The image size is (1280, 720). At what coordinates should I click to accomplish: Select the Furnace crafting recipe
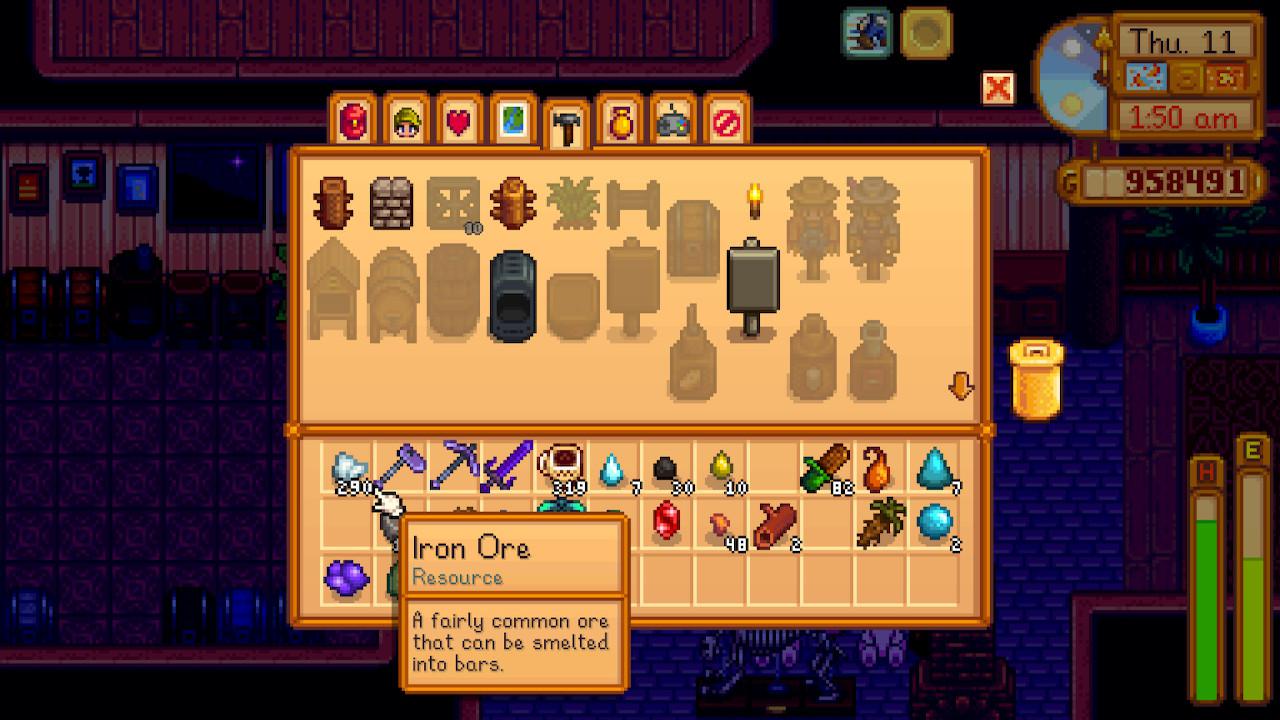click(x=510, y=290)
